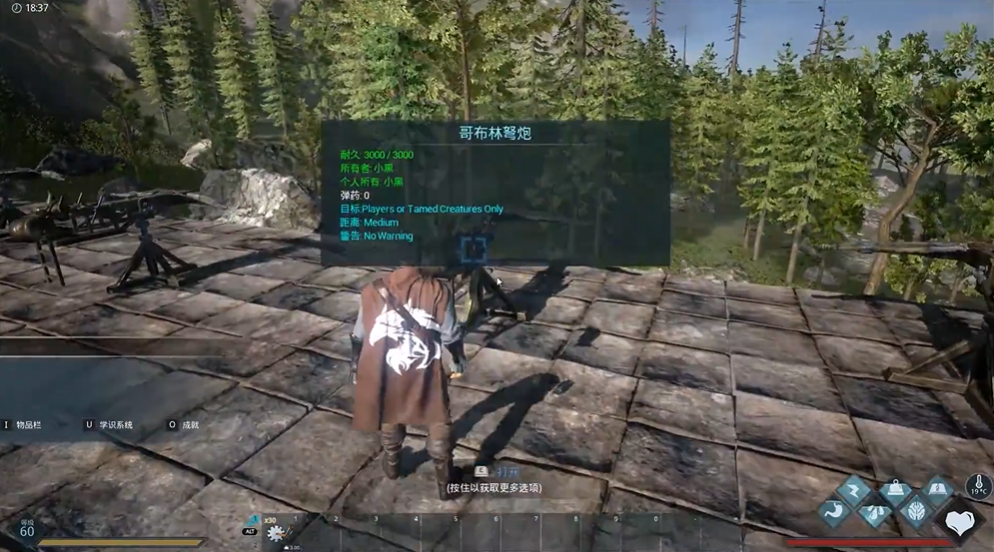Click the water droplets thirst icon

[876, 512]
